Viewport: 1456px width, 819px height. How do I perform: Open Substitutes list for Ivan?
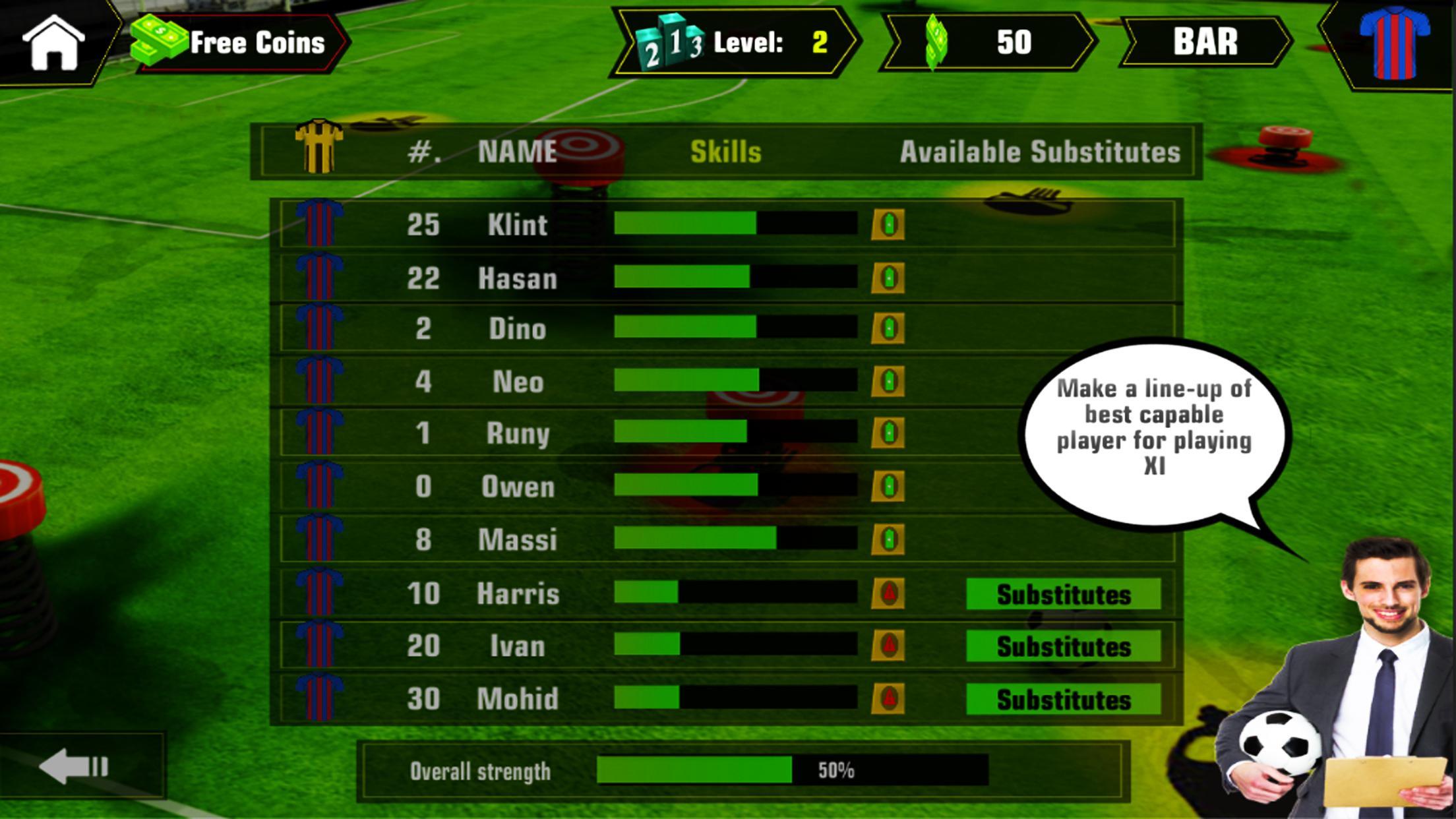pyautogui.click(x=1062, y=646)
